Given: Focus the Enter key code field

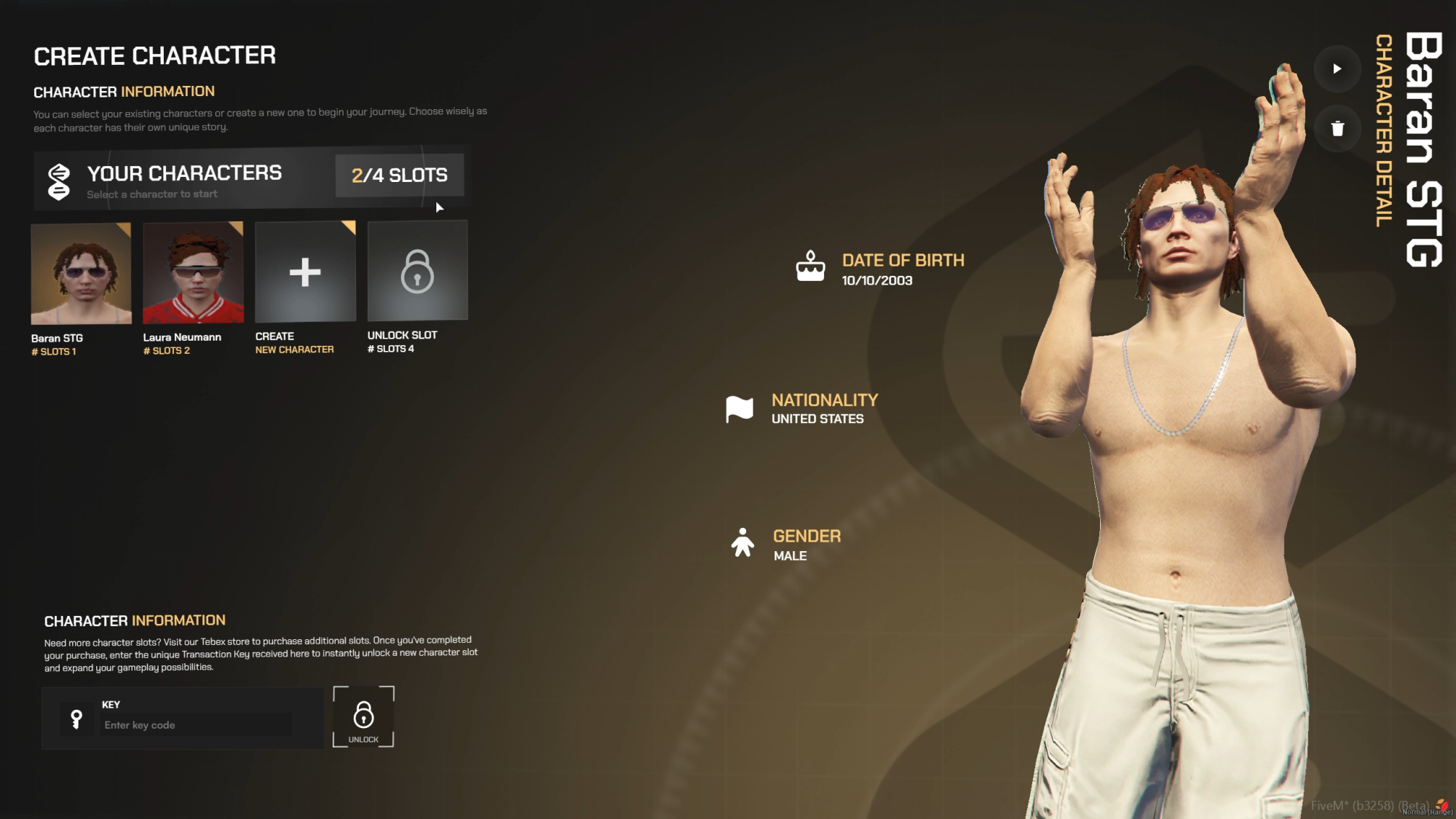Looking at the screenshot, I should pos(197,725).
